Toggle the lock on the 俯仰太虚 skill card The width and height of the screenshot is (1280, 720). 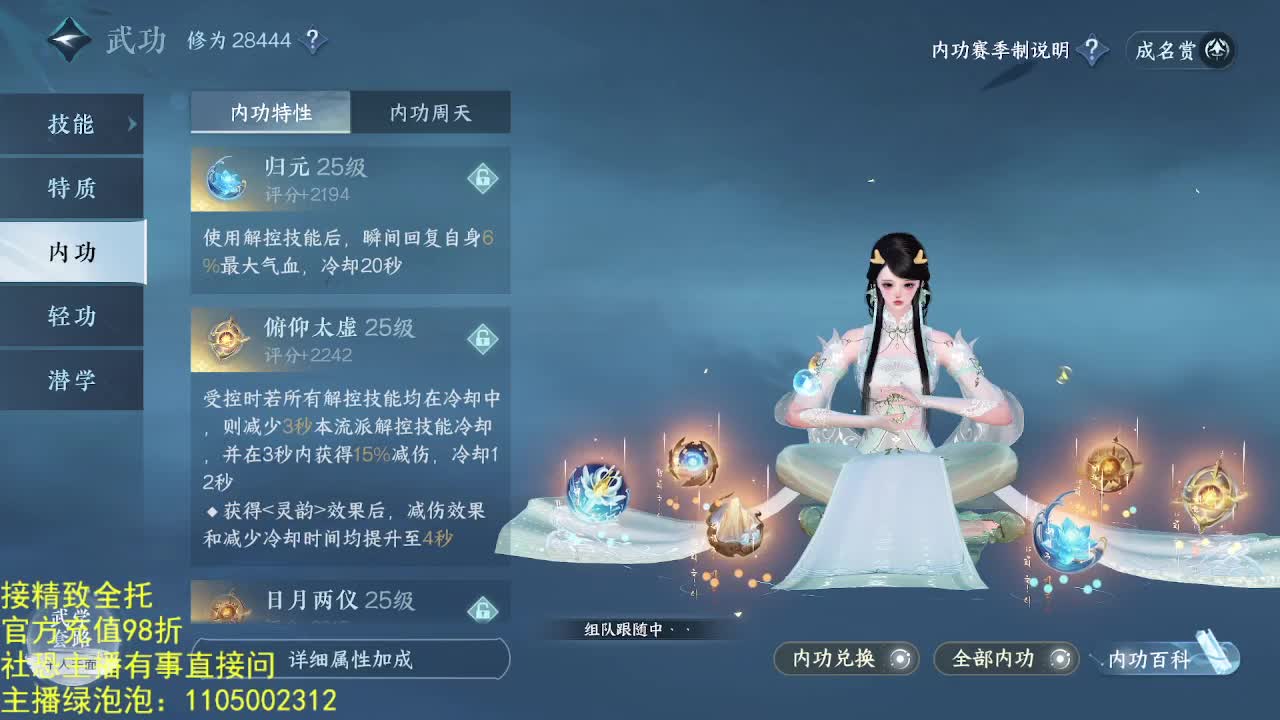[x=484, y=340]
